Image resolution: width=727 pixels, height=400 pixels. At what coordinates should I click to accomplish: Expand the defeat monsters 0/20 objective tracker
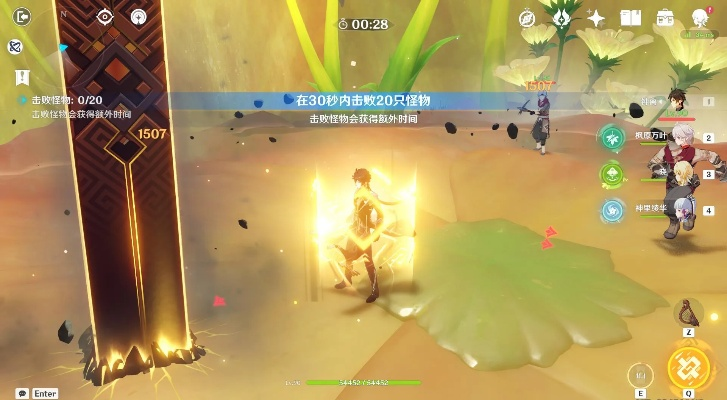pos(67,100)
